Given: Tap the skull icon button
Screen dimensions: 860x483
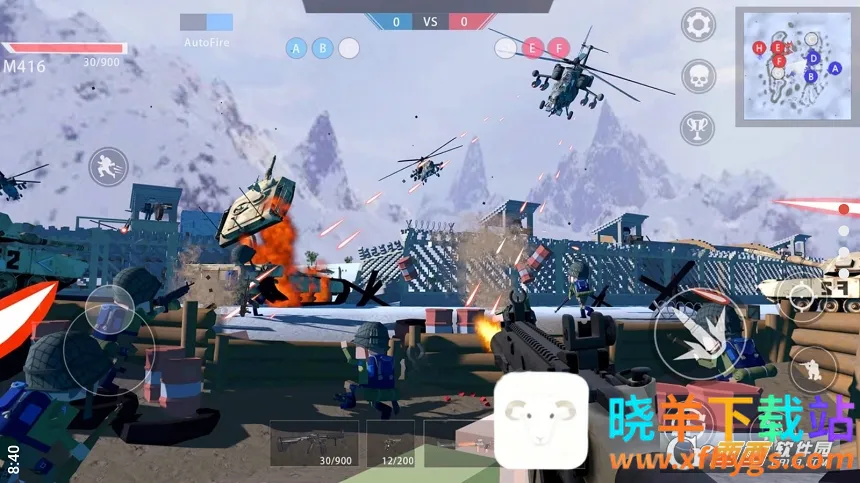Looking at the screenshot, I should click(x=698, y=76).
